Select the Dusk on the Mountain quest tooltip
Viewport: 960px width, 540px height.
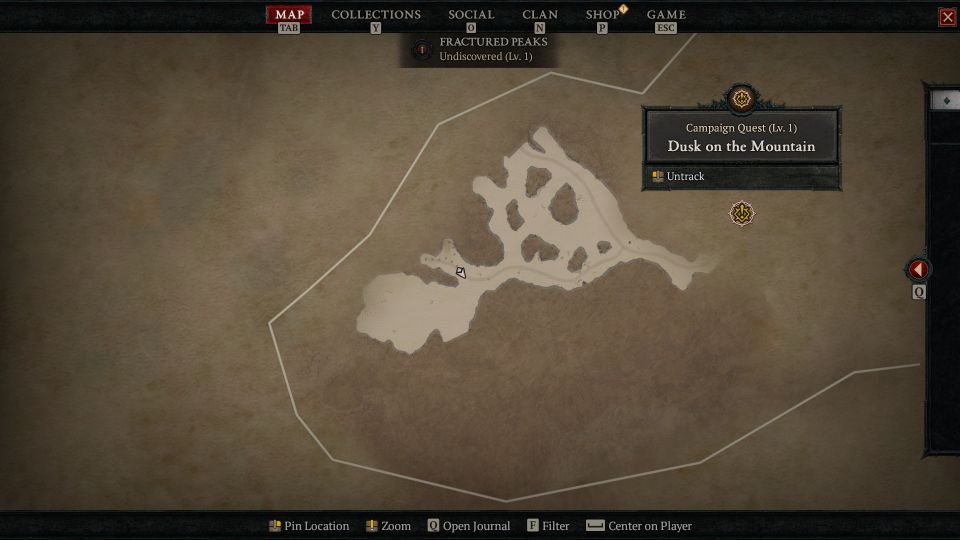pyautogui.click(x=741, y=138)
